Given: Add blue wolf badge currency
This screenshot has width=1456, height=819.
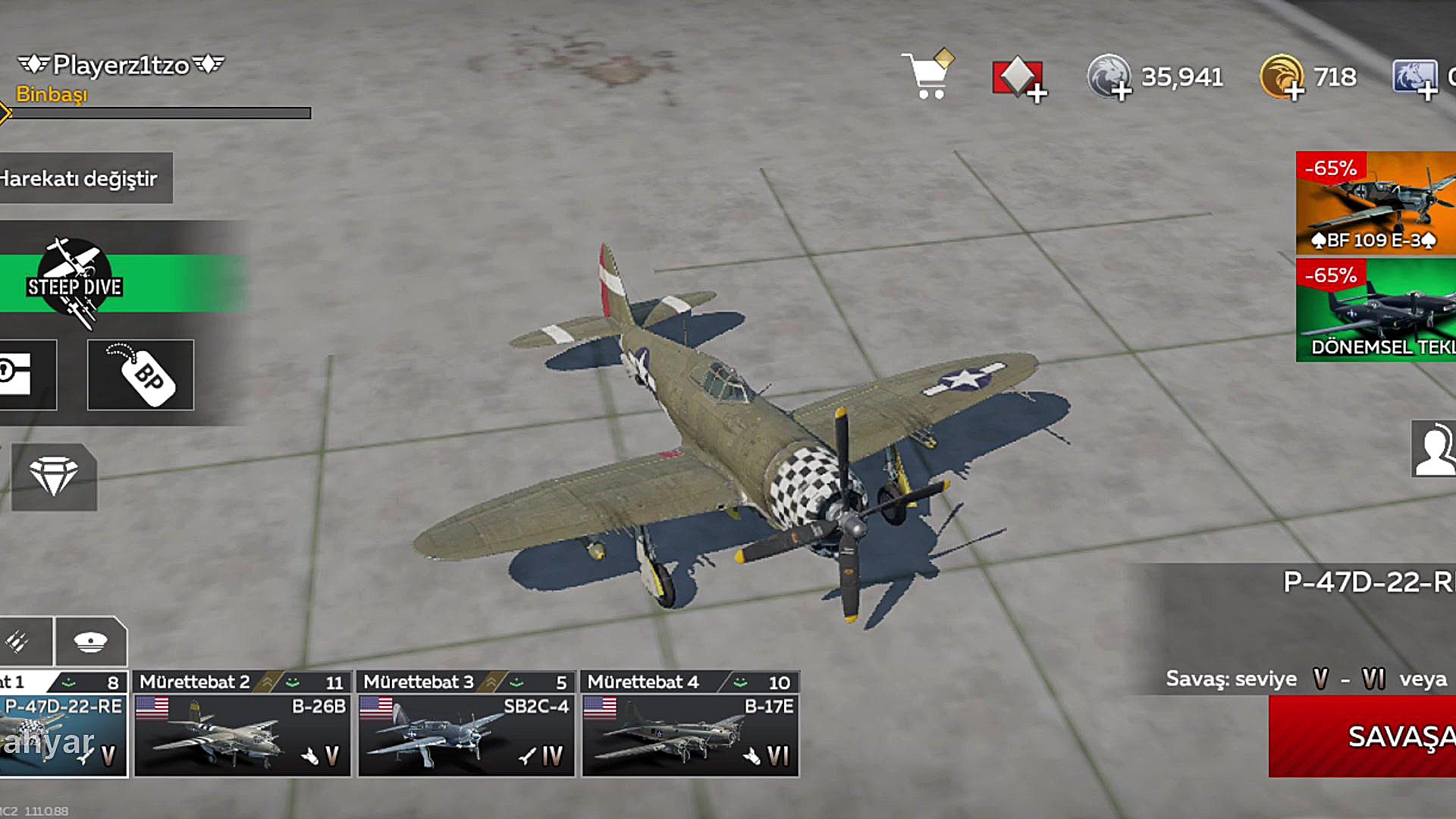Looking at the screenshot, I should point(1415,78).
